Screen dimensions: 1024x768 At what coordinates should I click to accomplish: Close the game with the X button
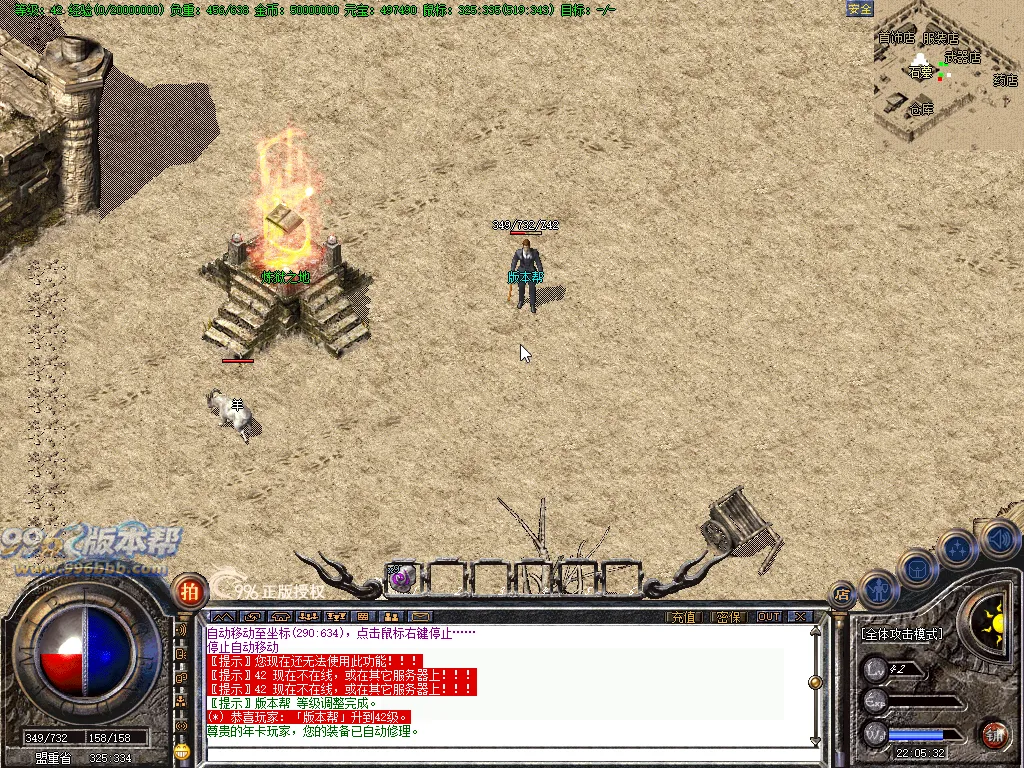click(x=800, y=617)
